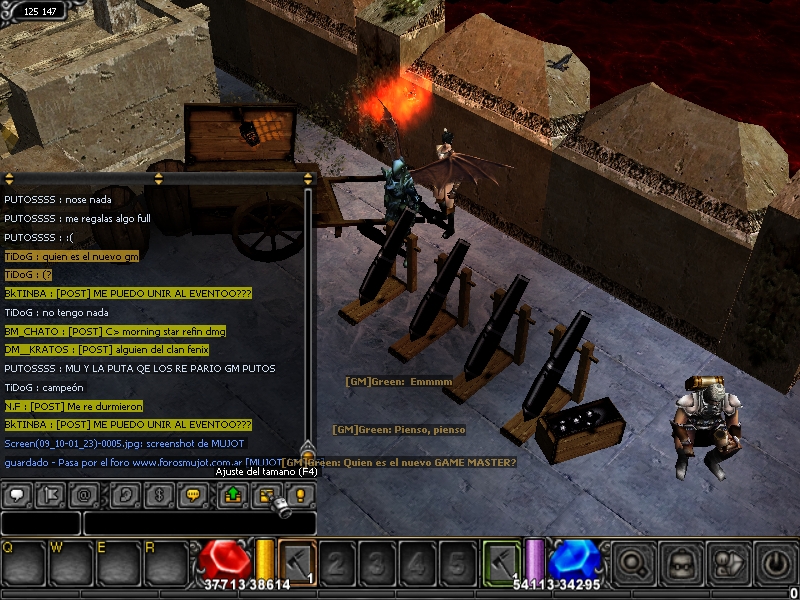Screen dimensions: 800x600
Task: Click the whisper recipient name field
Action: (40, 523)
